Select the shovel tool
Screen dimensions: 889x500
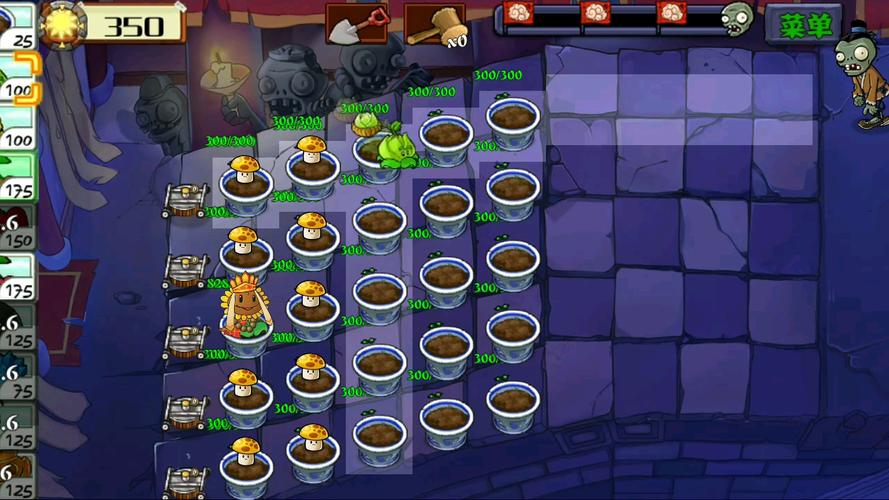click(356, 24)
